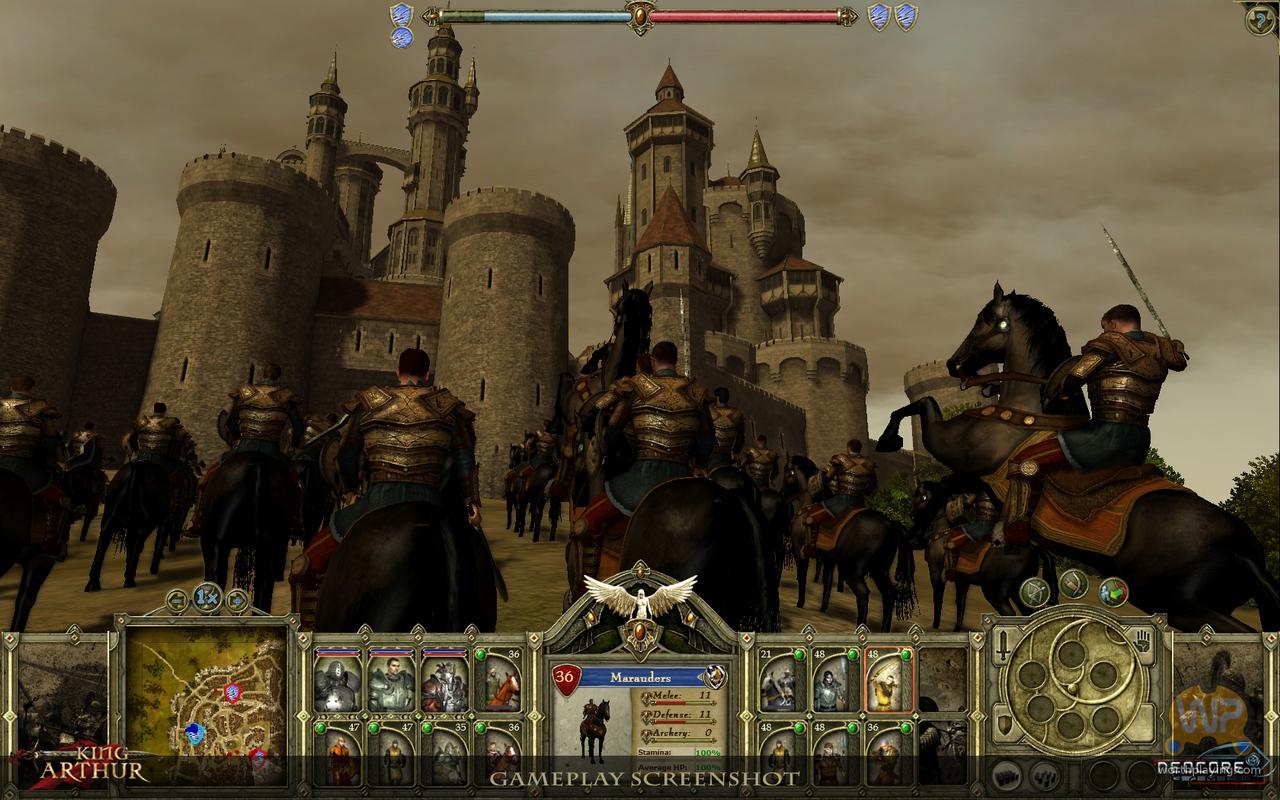Speed up game with right arrow button
Image resolution: width=1280 pixels, height=800 pixels.
pyautogui.click(x=237, y=600)
